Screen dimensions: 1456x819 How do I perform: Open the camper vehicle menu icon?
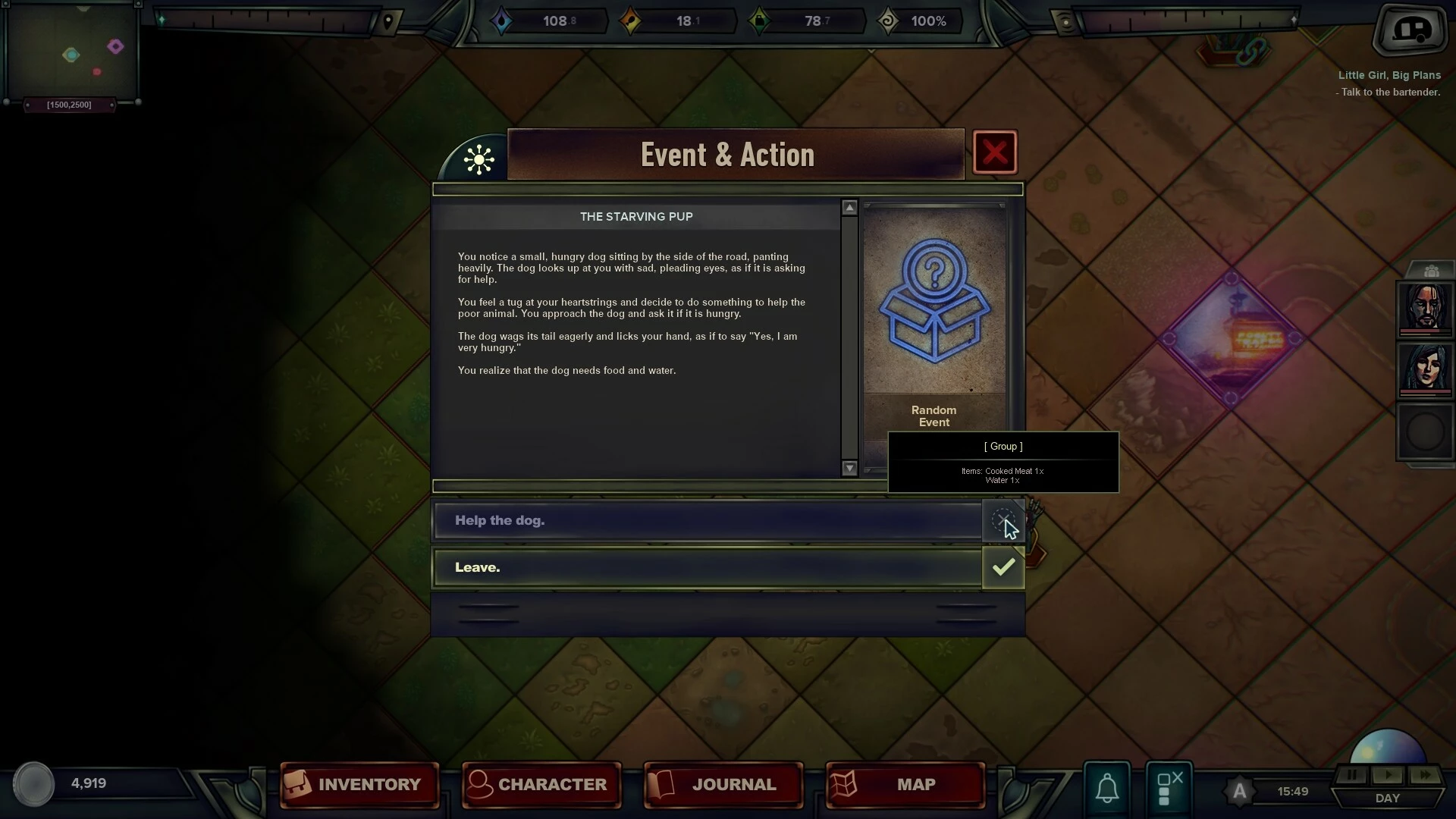tap(1410, 30)
